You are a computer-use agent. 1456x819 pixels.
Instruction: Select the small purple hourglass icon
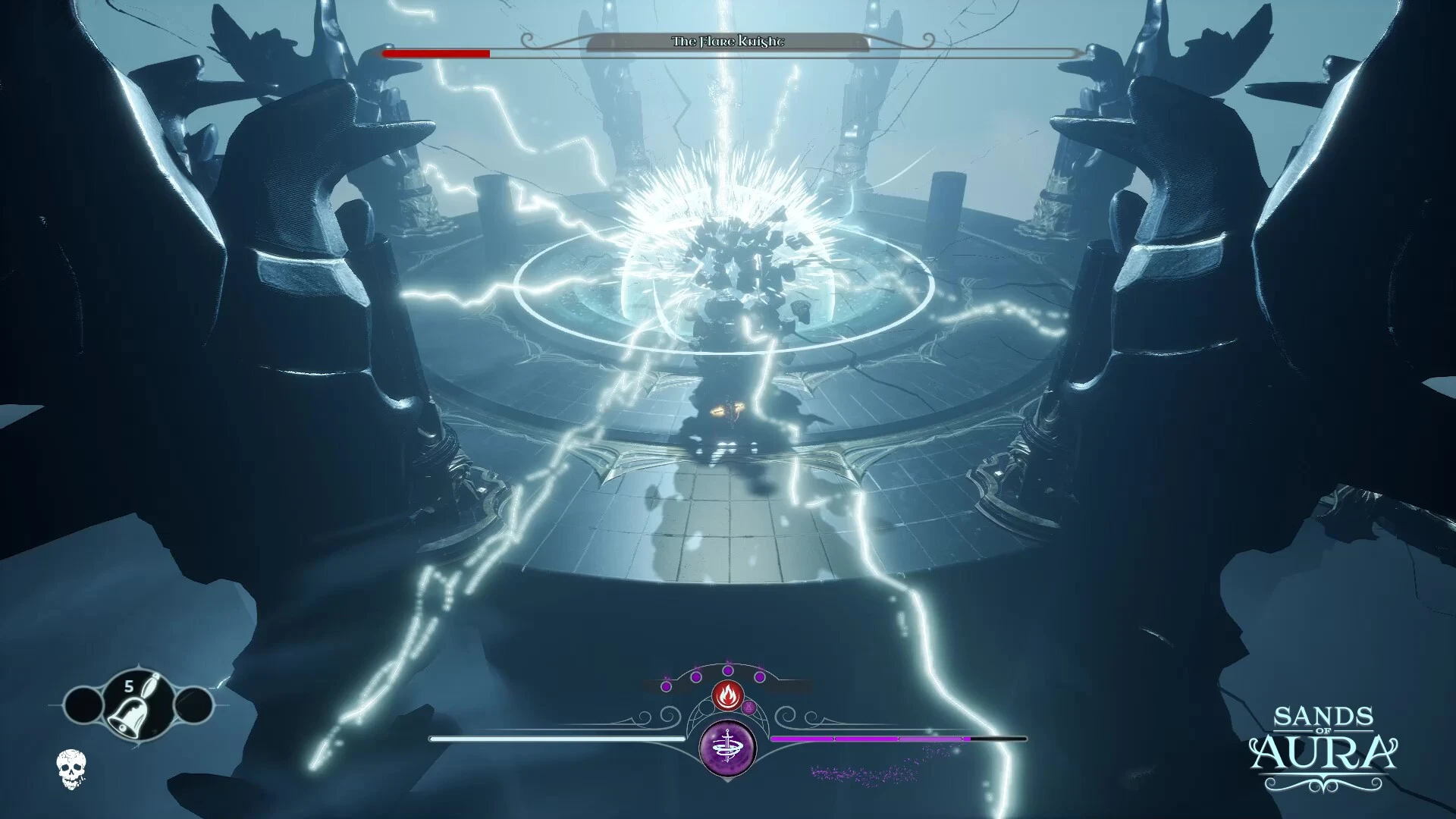click(749, 708)
